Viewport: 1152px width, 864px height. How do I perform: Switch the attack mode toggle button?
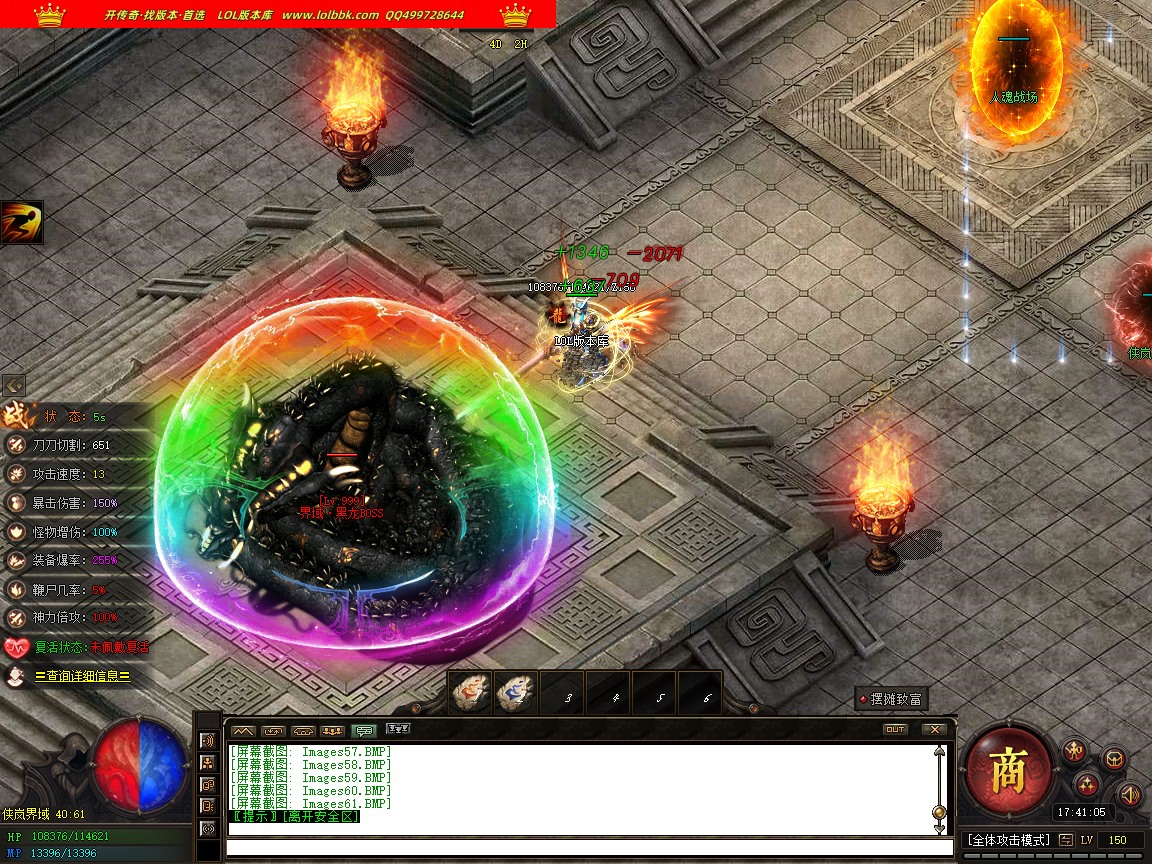coord(1066,840)
